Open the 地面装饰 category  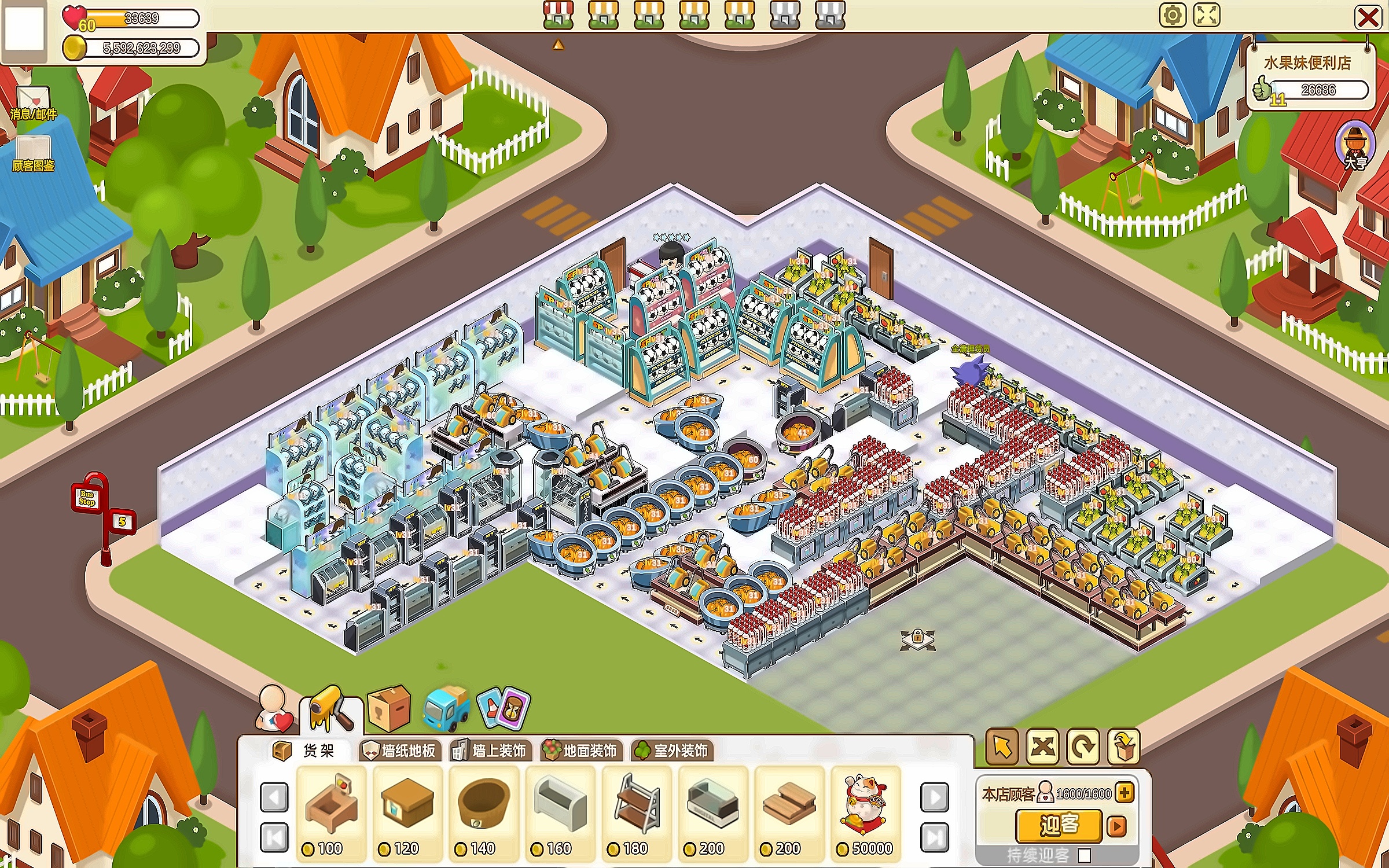click(x=581, y=751)
